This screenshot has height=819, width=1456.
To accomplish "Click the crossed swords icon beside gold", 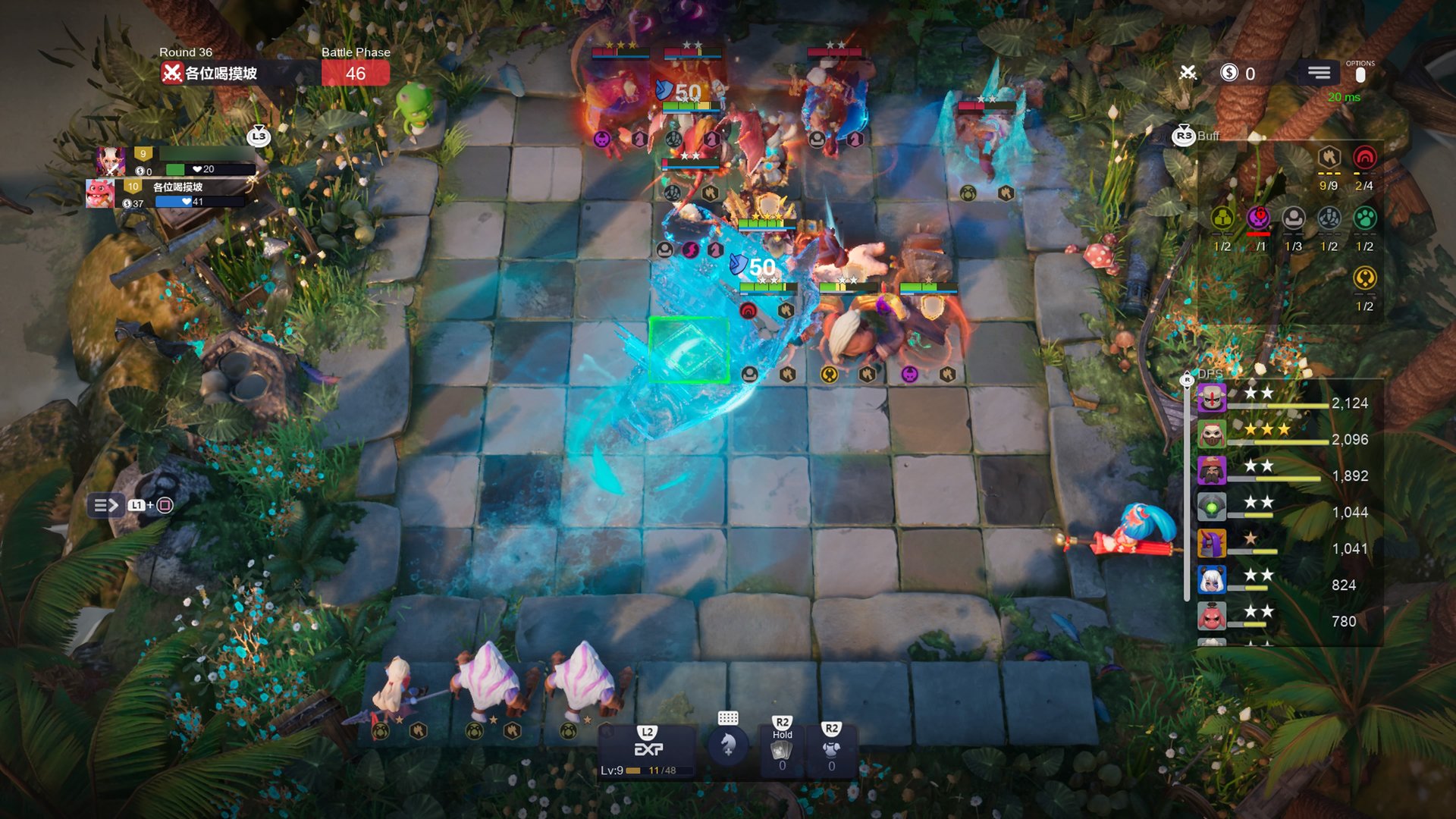I will pos(1188,73).
